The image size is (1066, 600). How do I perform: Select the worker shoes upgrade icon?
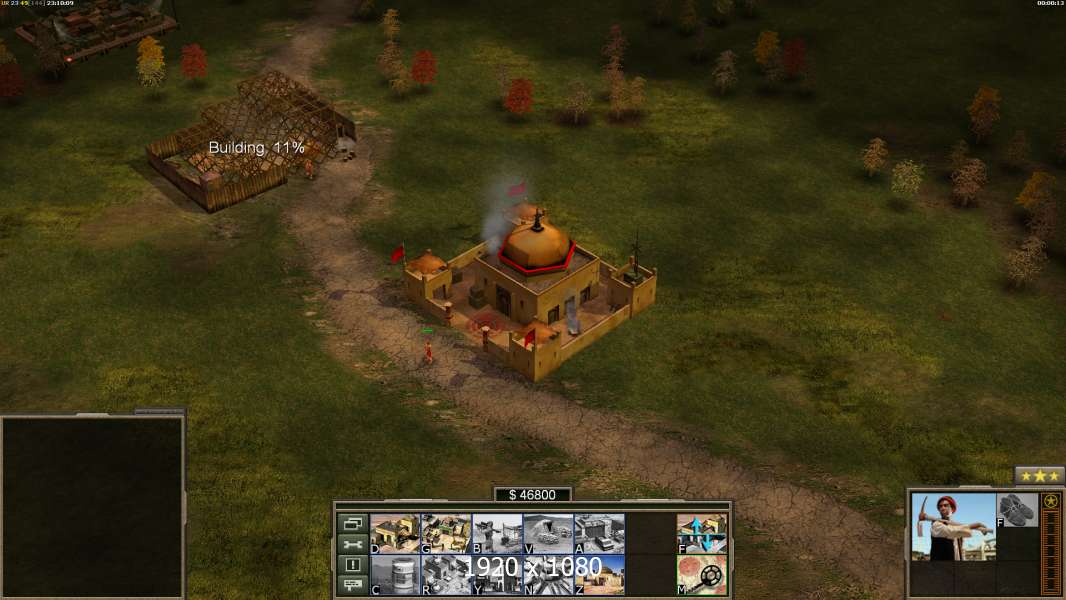pyautogui.click(x=1018, y=509)
